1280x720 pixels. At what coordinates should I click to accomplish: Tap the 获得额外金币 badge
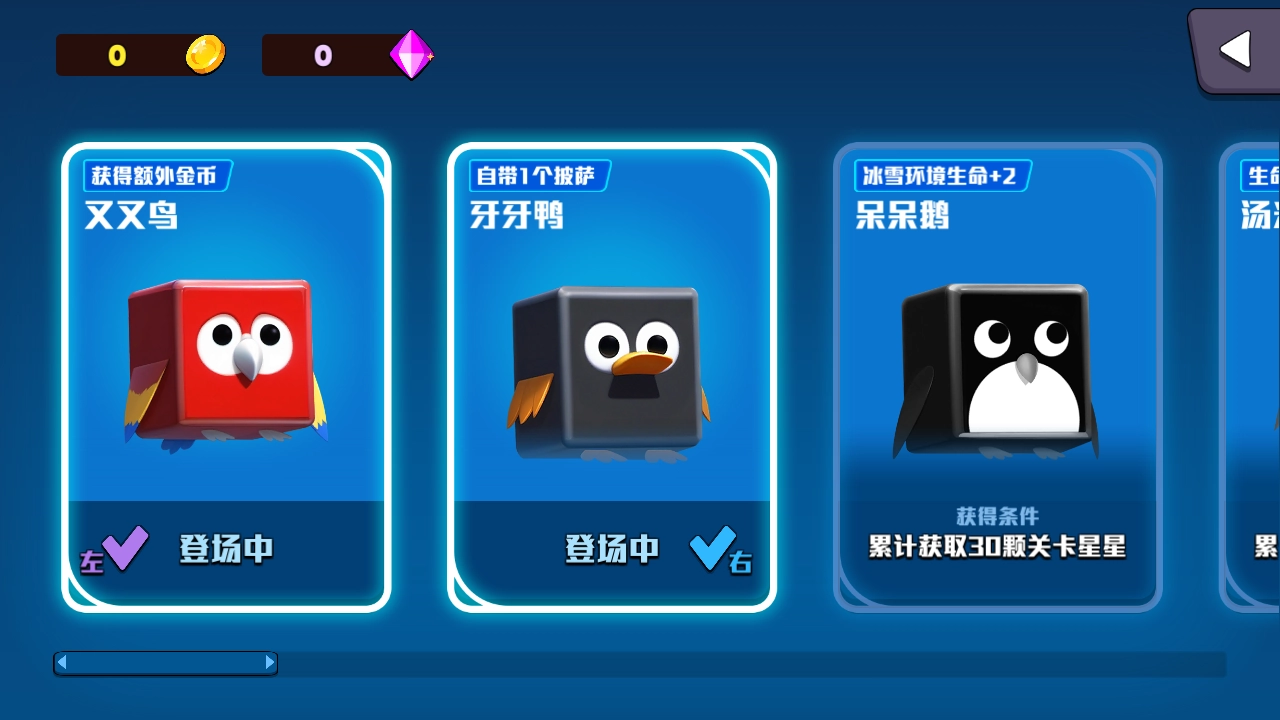point(157,175)
